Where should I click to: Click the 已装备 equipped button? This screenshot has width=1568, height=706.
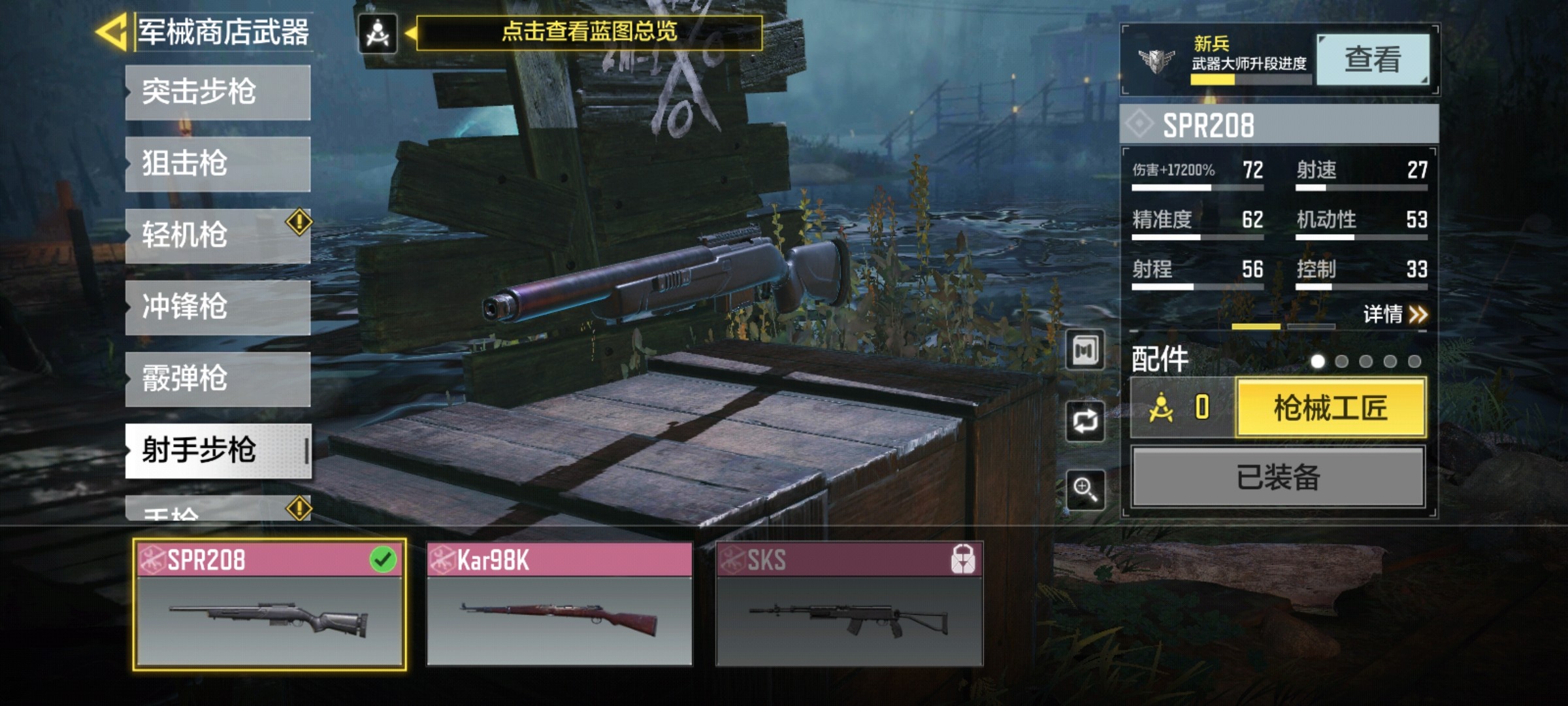(x=1278, y=477)
